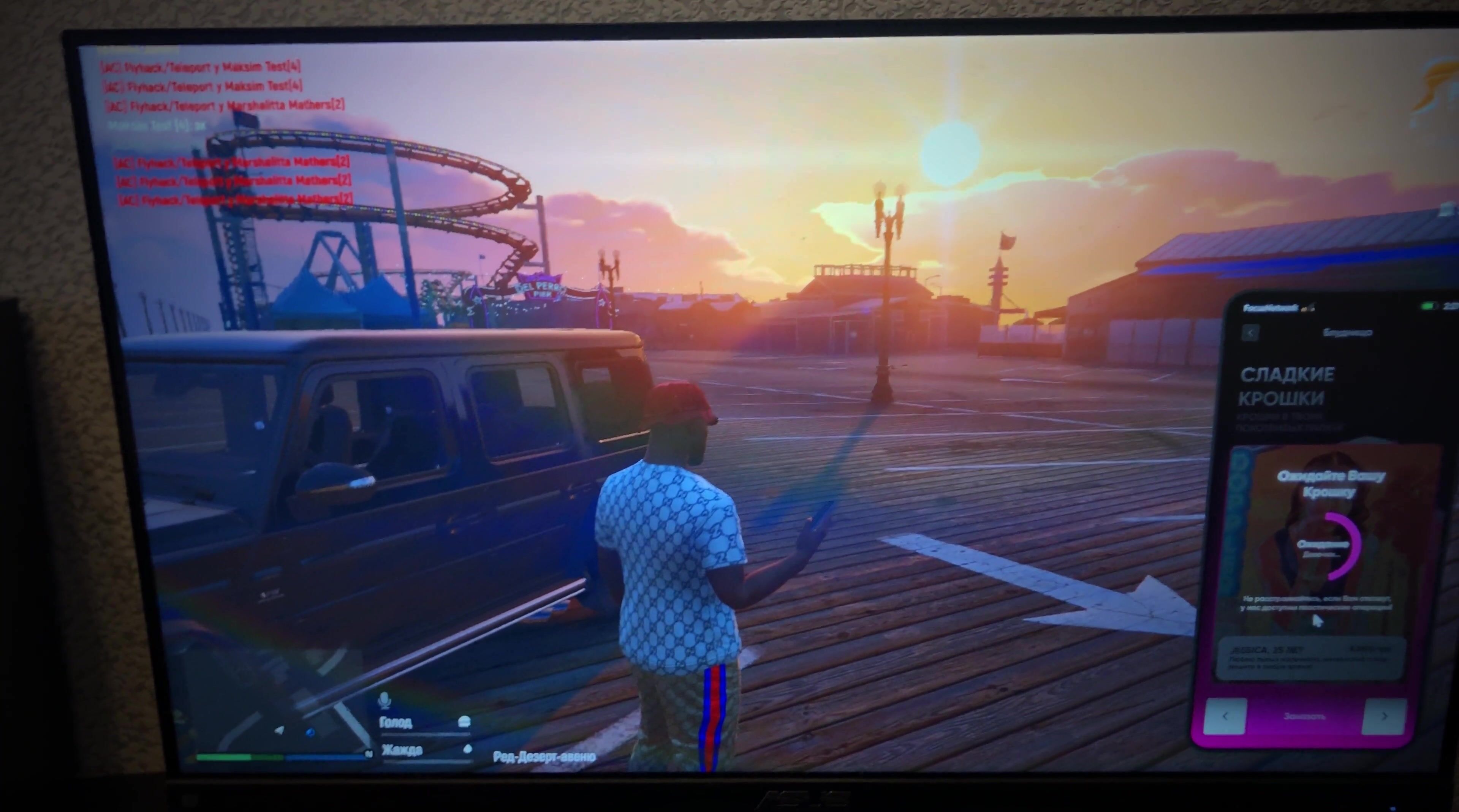This screenshot has height=812, width=1459.
Task: Toggle the microphone voice chat icon
Action: pos(385,701)
